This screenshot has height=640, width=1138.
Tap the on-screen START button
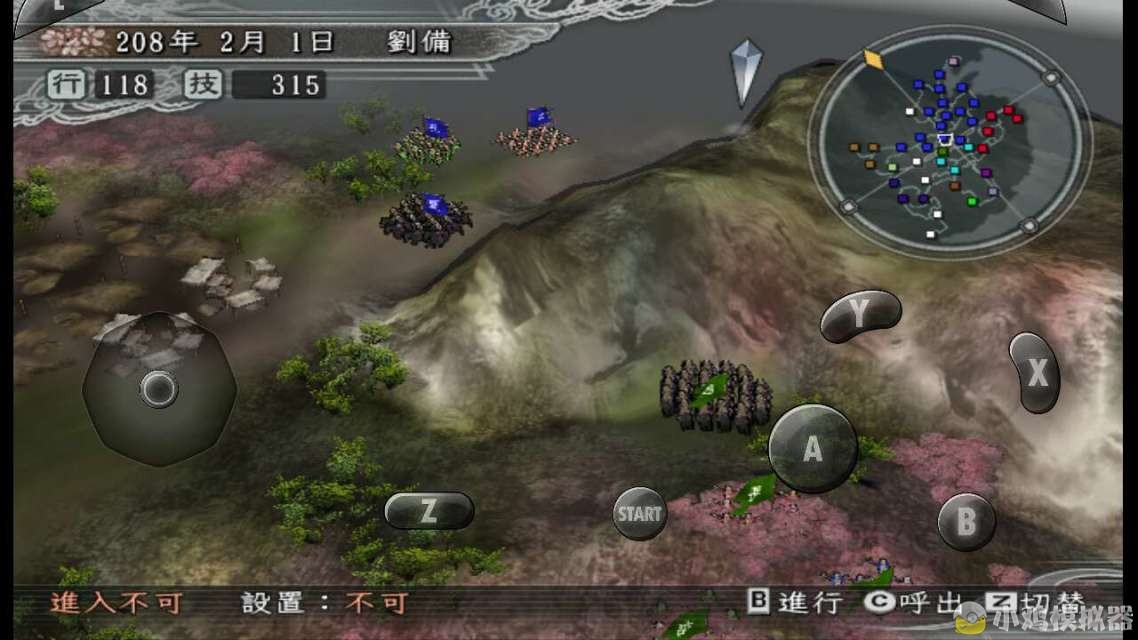pyautogui.click(x=639, y=514)
